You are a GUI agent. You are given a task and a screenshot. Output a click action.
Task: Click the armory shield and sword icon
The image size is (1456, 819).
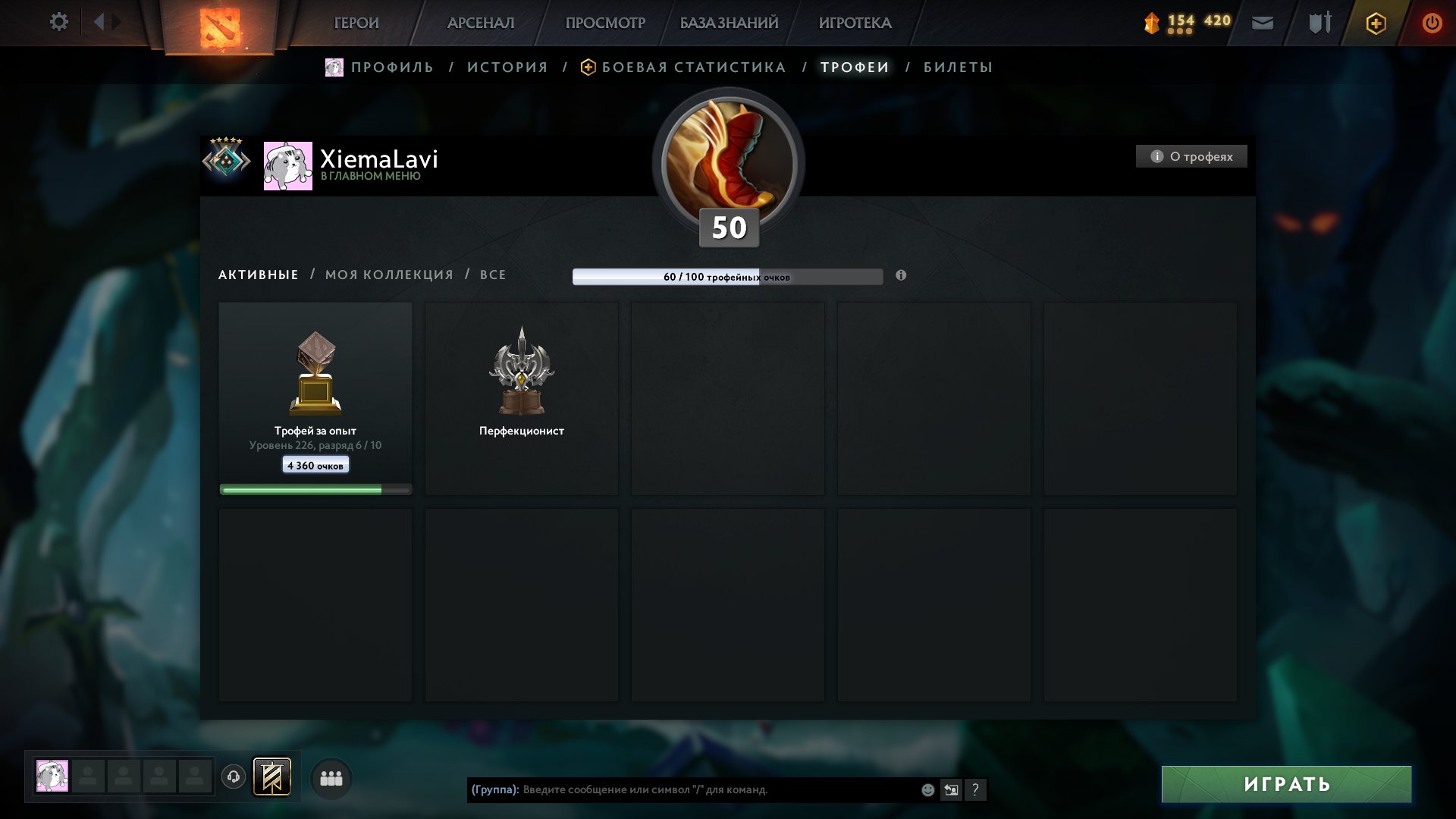click(x=1318, y=23)
